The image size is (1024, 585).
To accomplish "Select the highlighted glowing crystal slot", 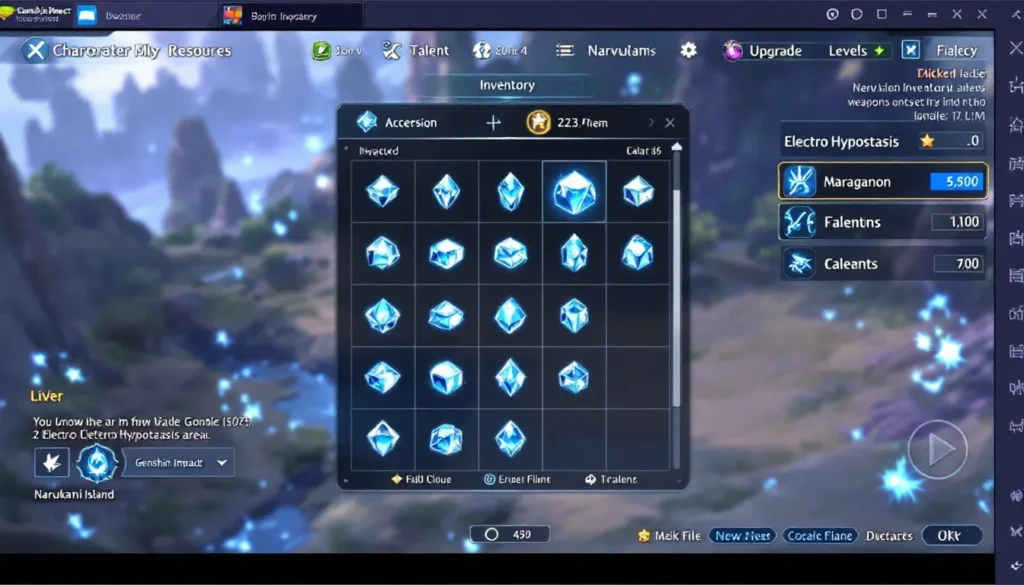I will 574,191.
